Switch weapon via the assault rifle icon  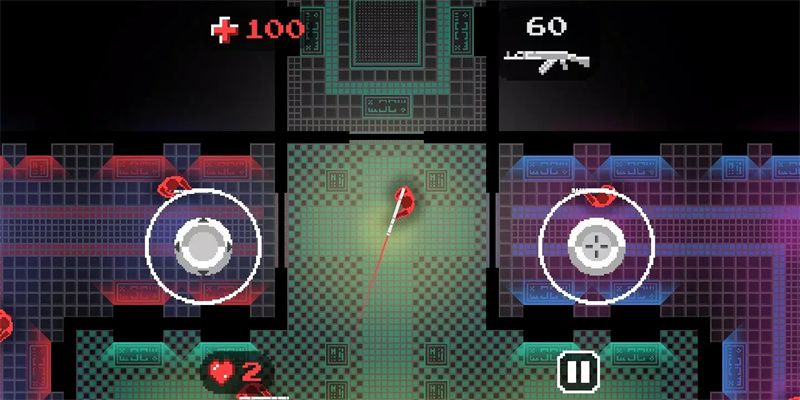coord(545,62)
